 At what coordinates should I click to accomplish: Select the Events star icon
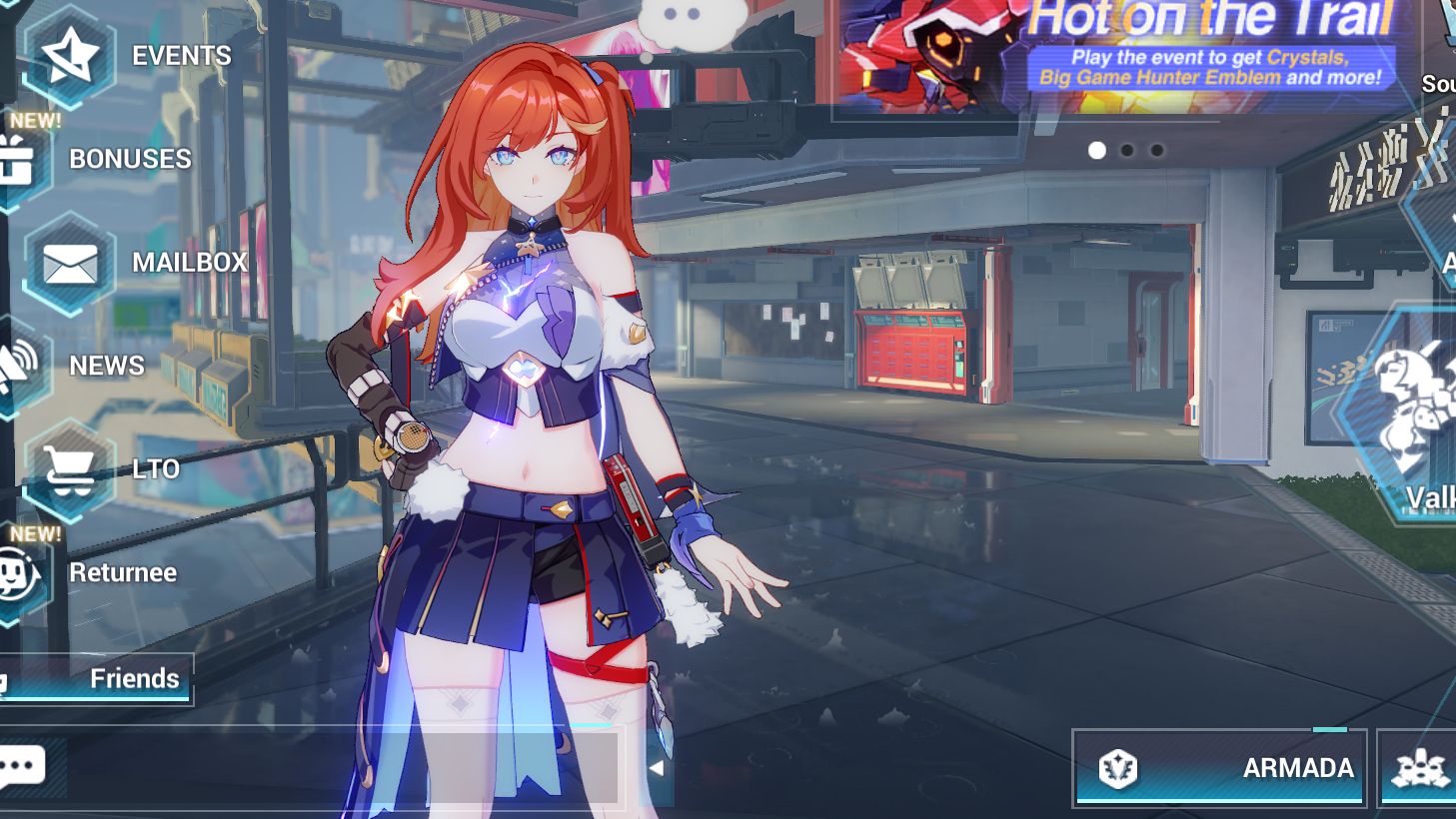(68, 55)
